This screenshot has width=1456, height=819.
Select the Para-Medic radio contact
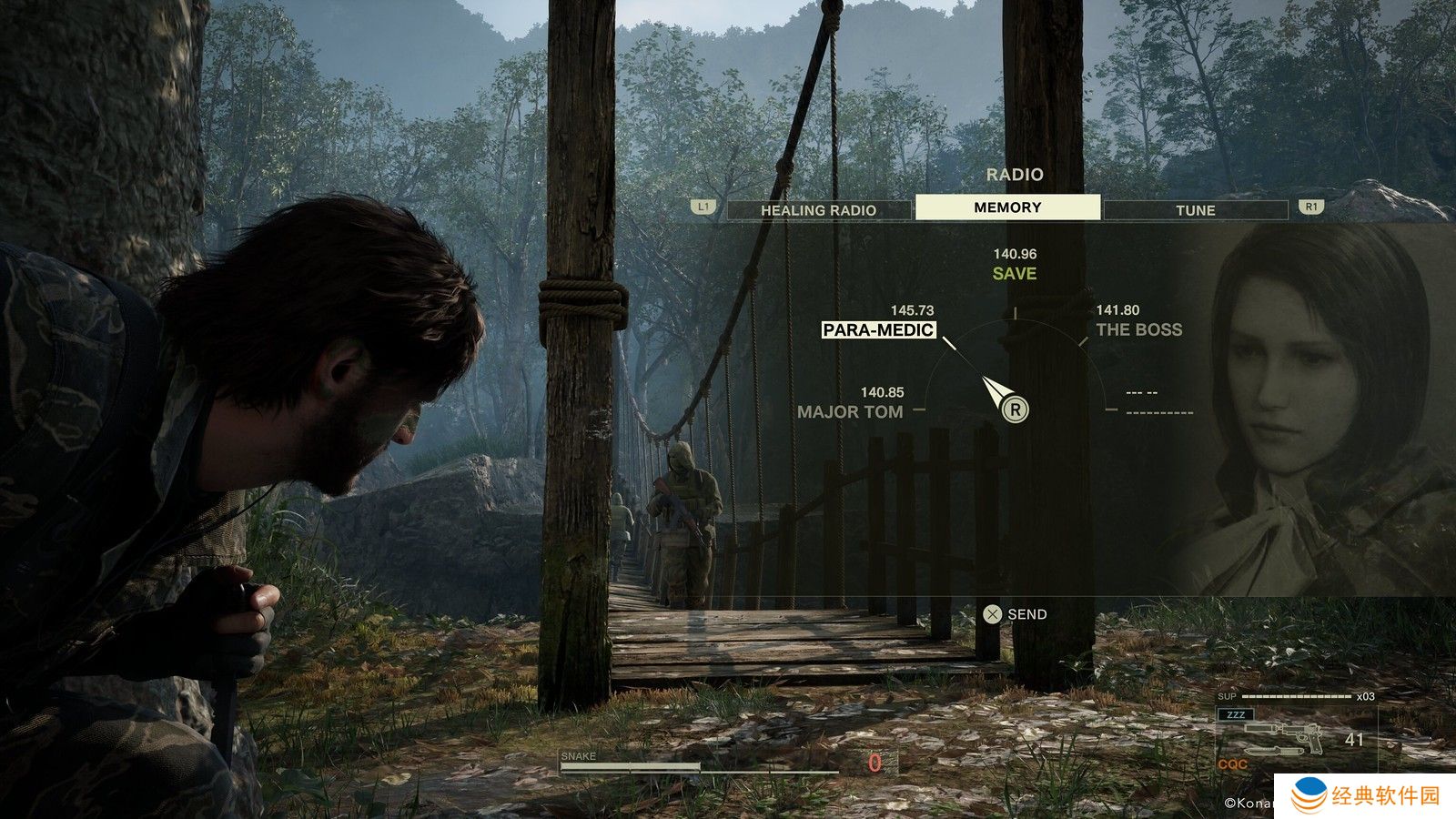pos(878,329)
